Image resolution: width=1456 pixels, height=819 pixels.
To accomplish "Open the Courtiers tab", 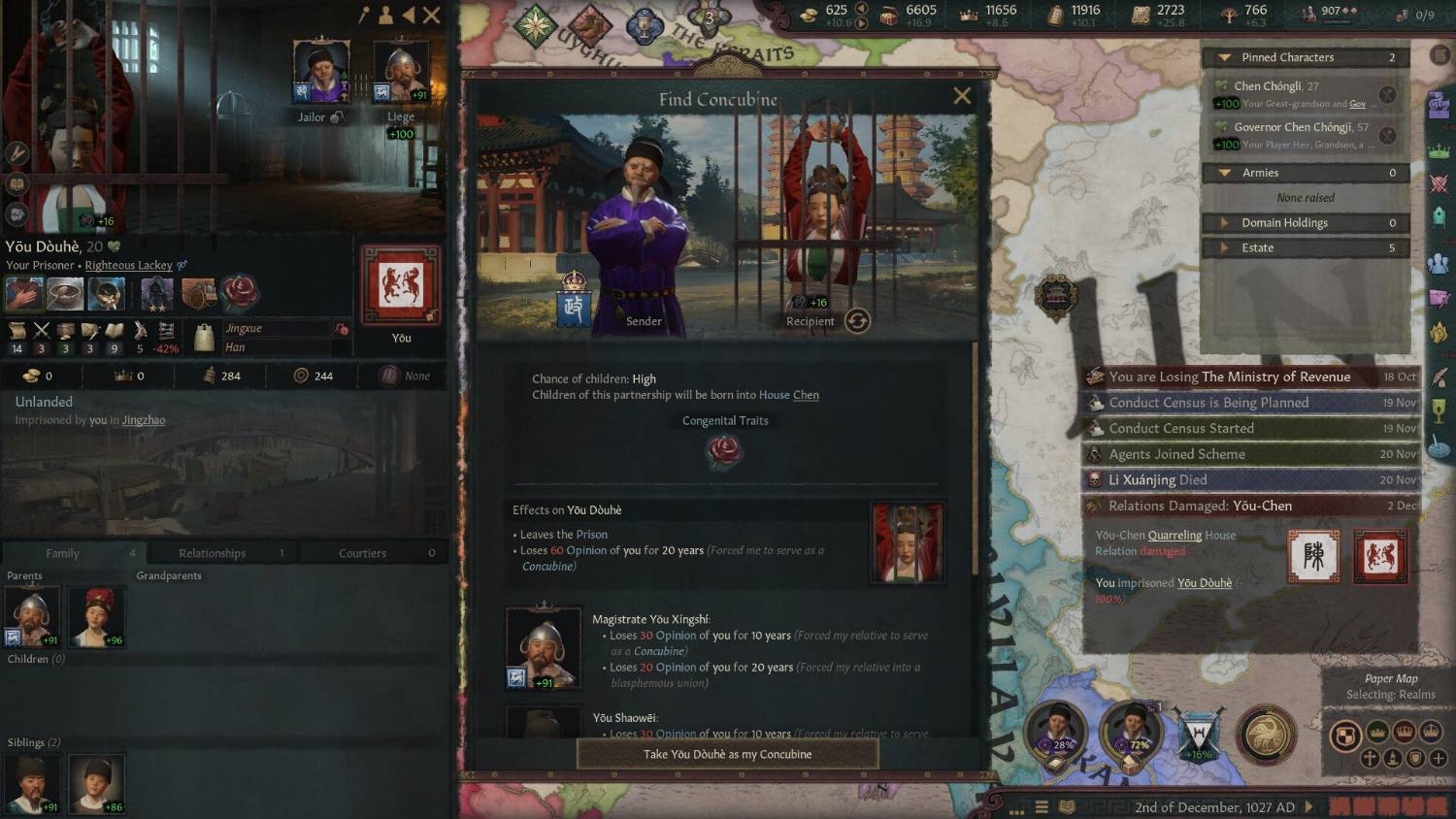I will [362, 553].
